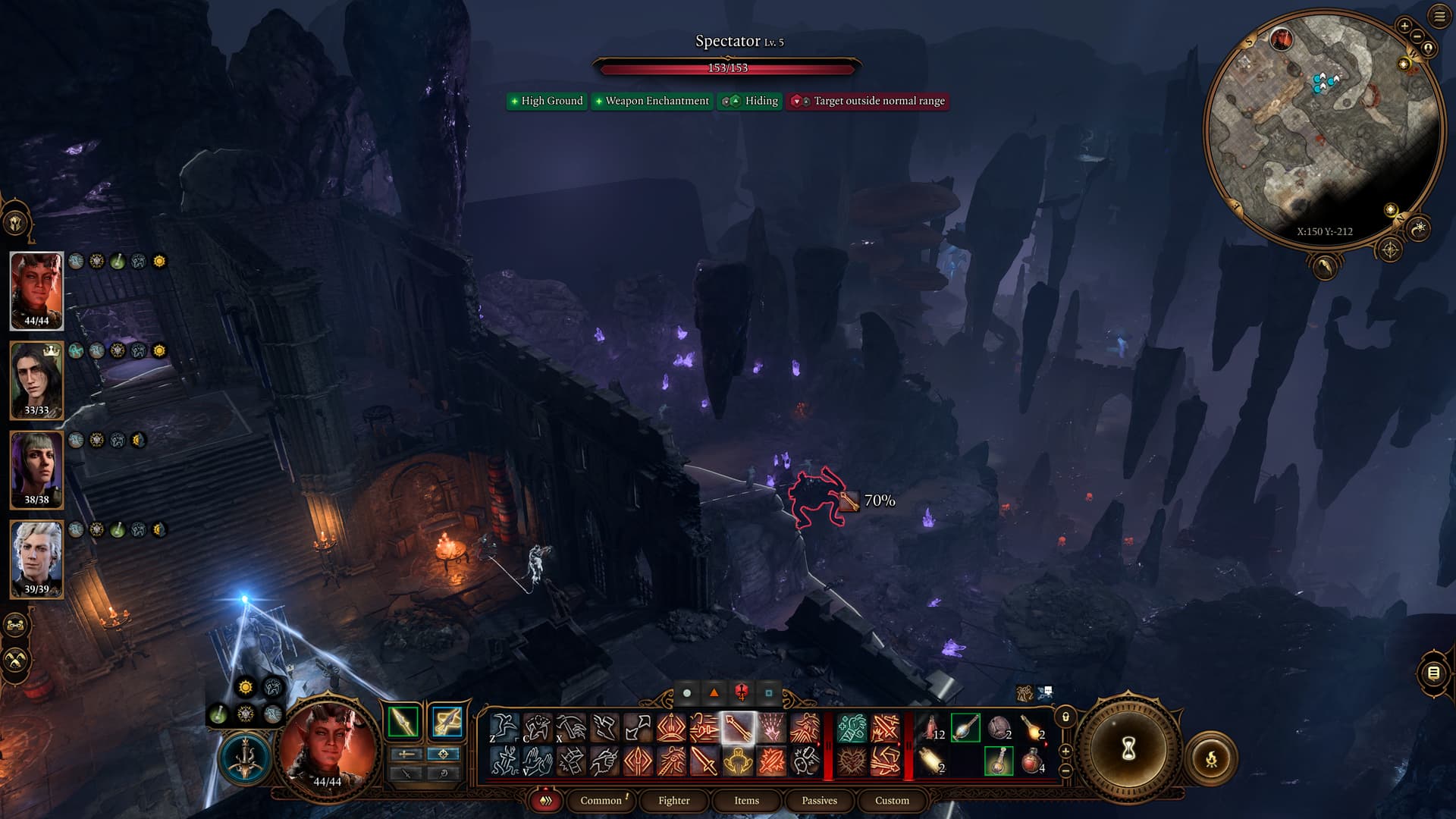
Task: Select the crowned dark-haired companion portrait
Action: 36,380
